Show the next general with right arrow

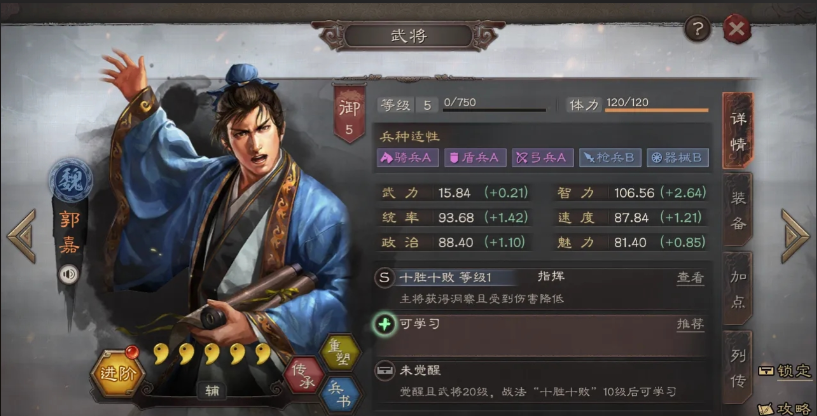pos(796,236)
